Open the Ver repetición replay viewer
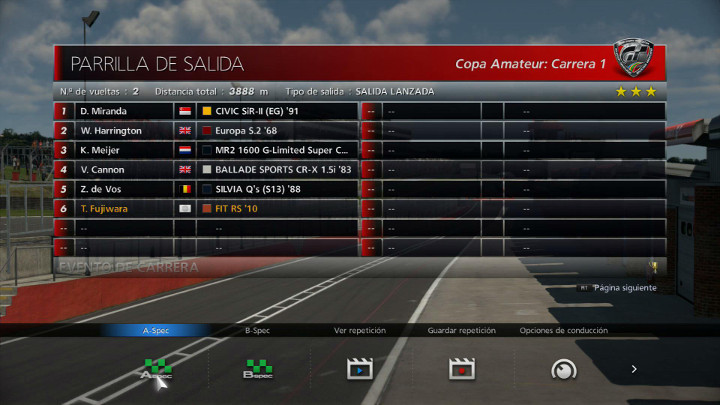The width and height of the screenshot is (720, 405). [x=359, y=369]
